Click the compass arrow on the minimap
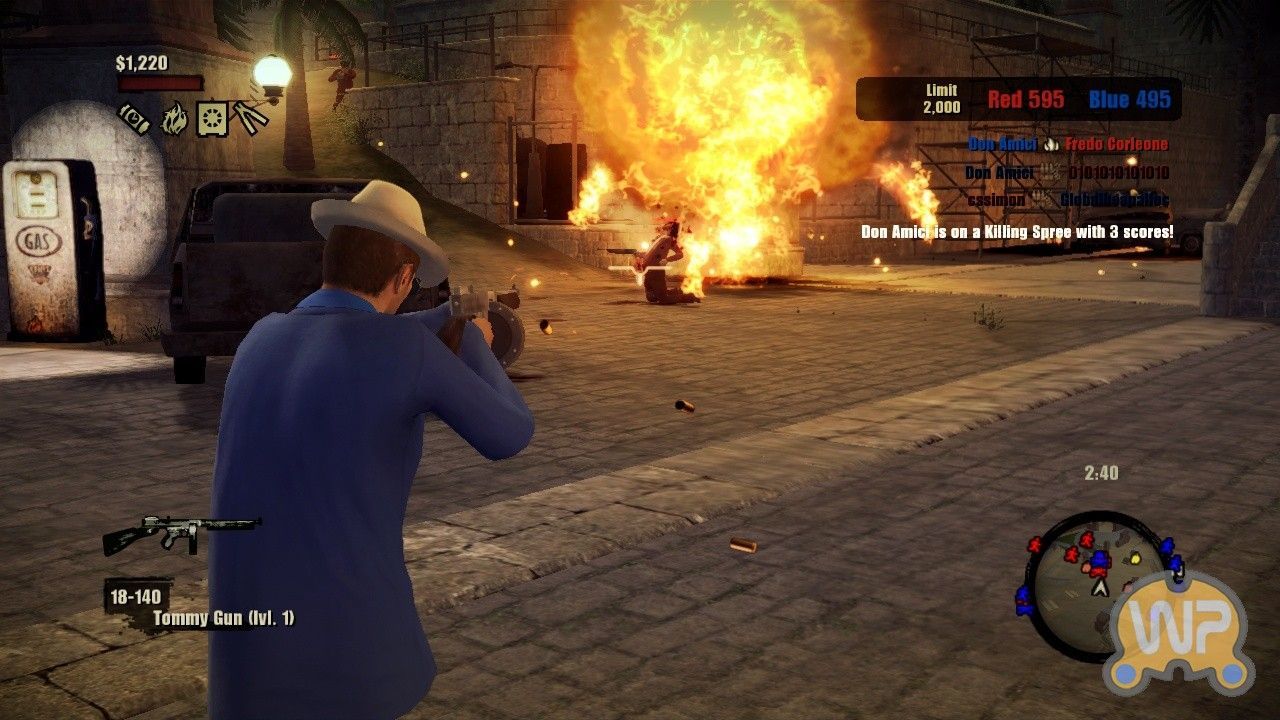Screen dimensions: 1280x720 click(1100, 590)
